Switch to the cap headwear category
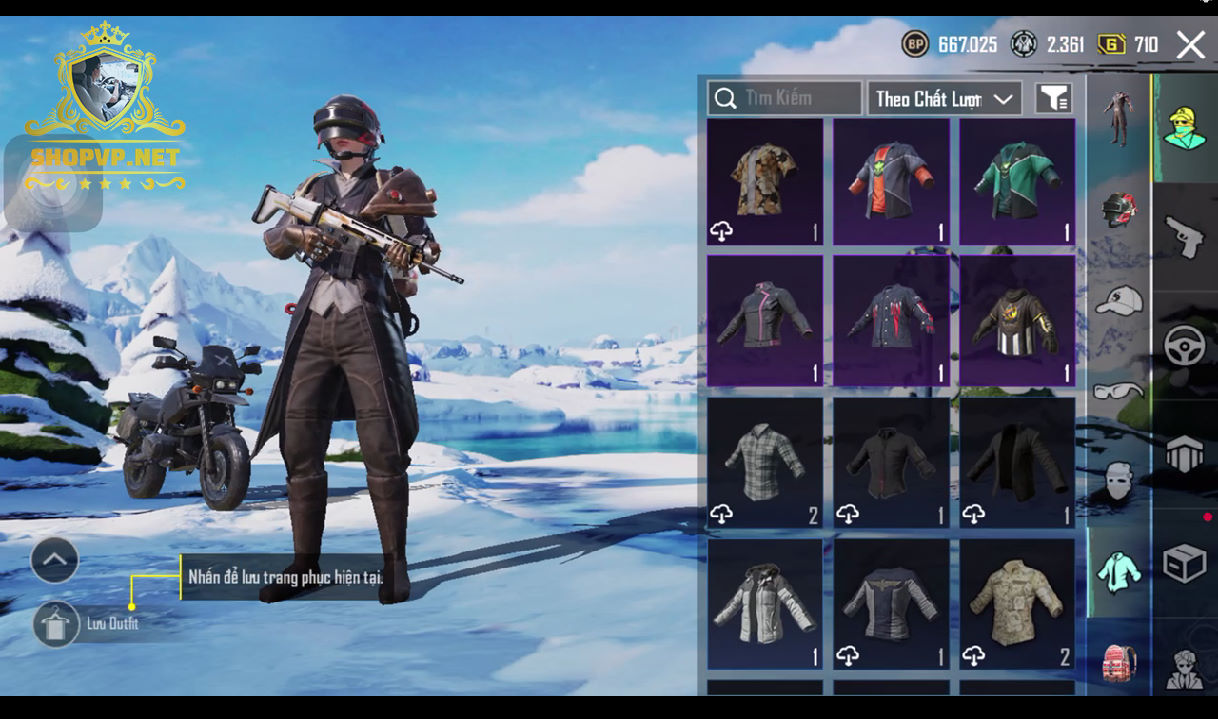Viewport: 1218px width, 719px height. pos(1118,300)
